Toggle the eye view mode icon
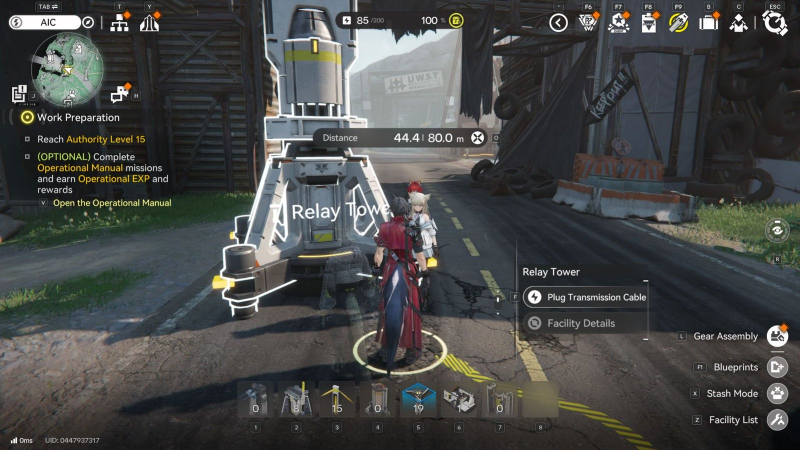The height and width of the screenshot is (450, 800). coord(776,230)
